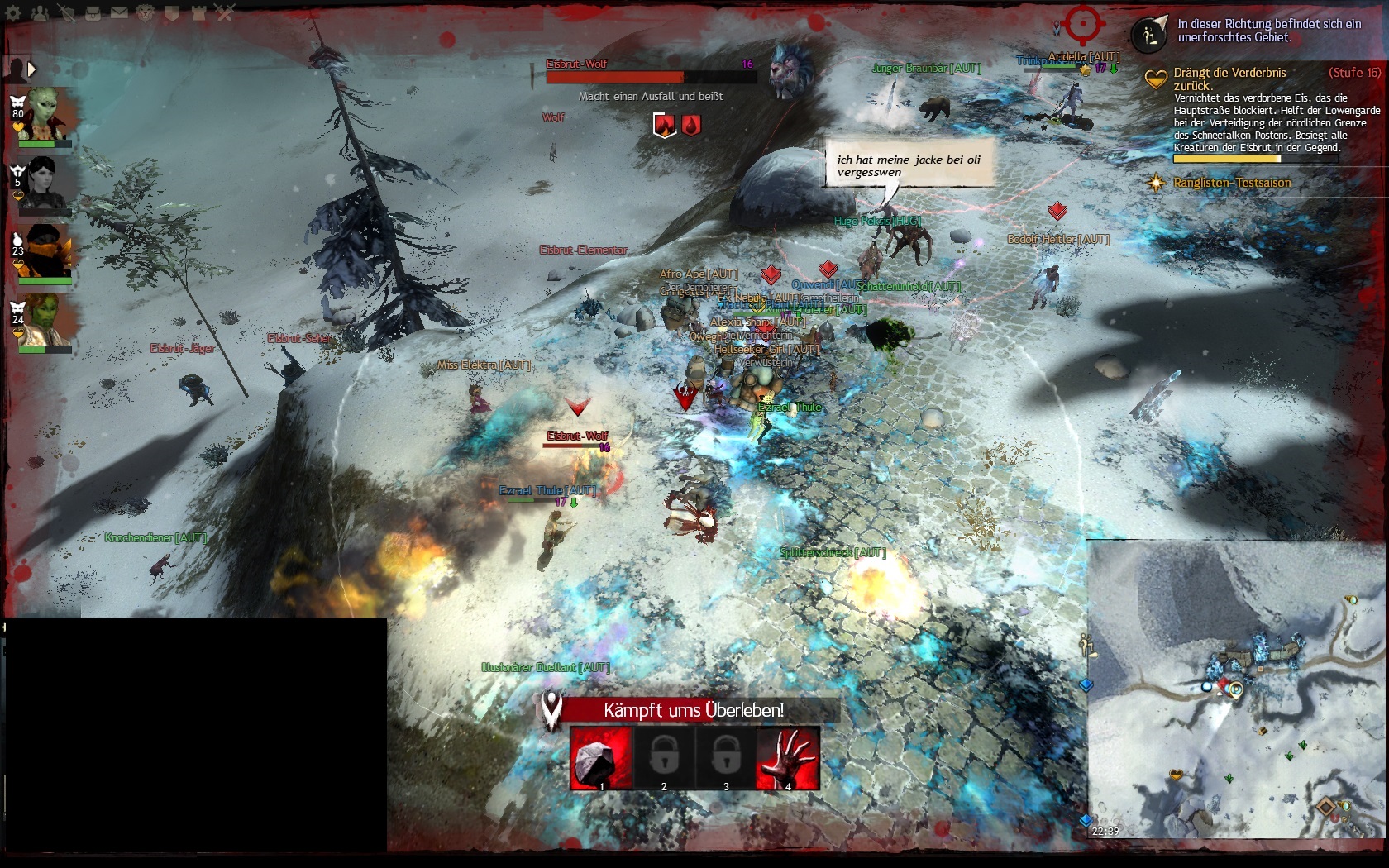Open the gear options menu

14,13
